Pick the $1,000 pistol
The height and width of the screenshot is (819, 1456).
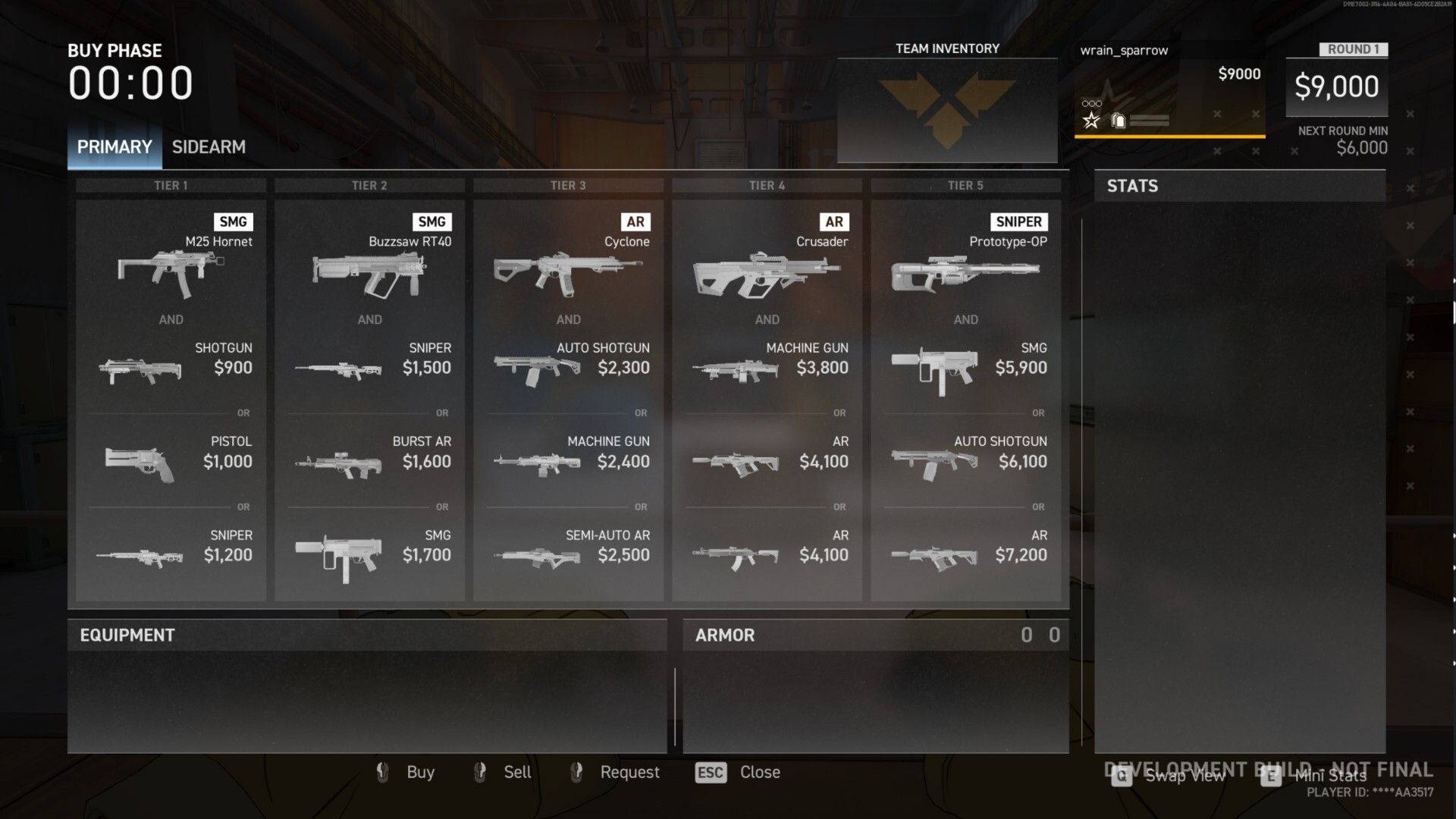click(x=171, y=461)
